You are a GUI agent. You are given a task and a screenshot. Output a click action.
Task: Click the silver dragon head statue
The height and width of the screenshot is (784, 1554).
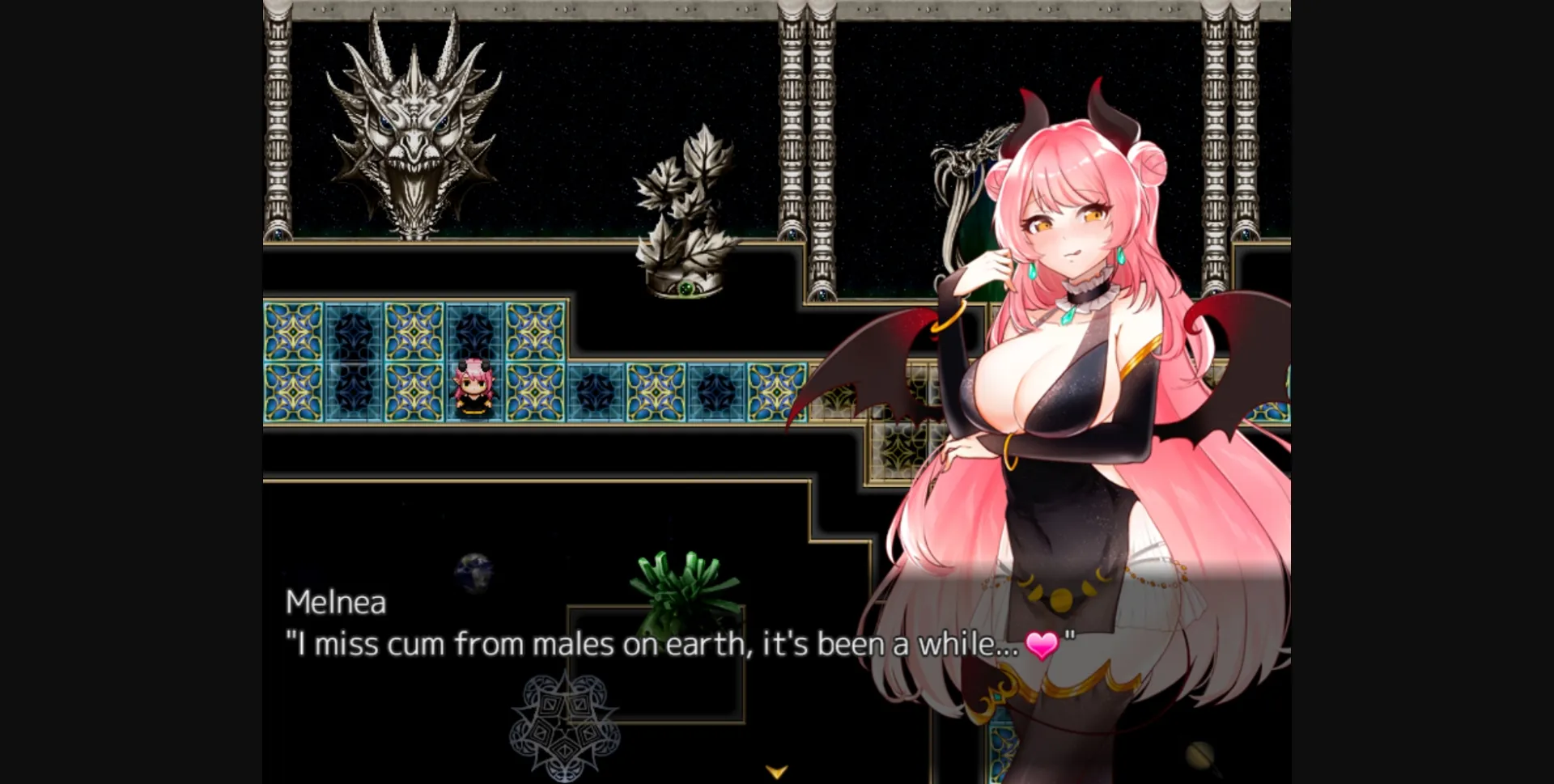(413, 129)
